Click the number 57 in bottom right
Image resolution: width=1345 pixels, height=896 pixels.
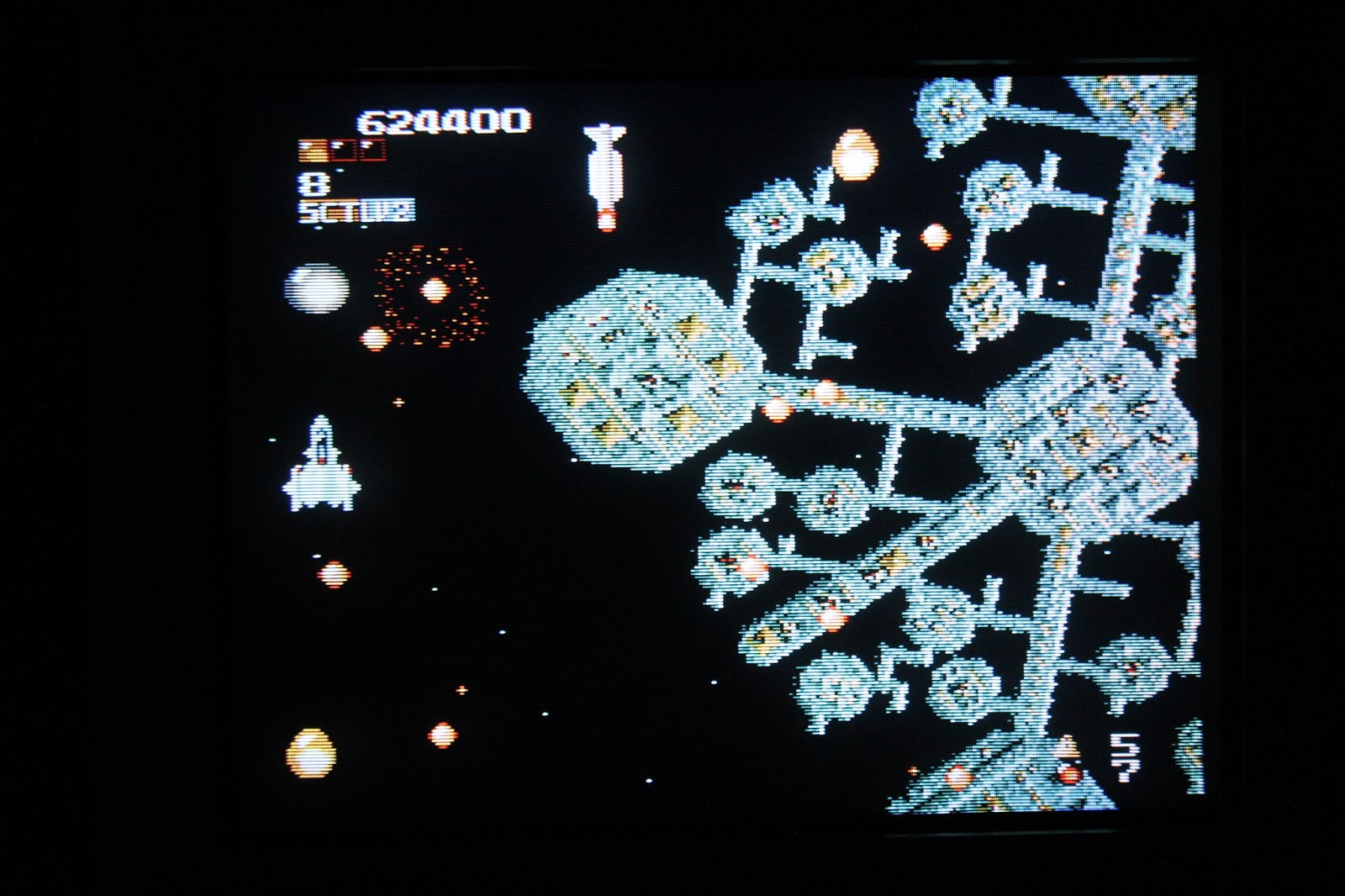[x=1124, y=756]
